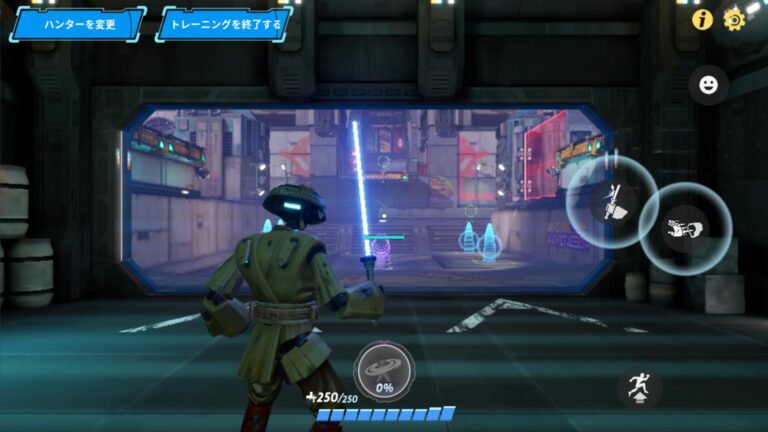Tap the smiley emote button
This screenshot has height=432, width=768.
pos(708,85)
